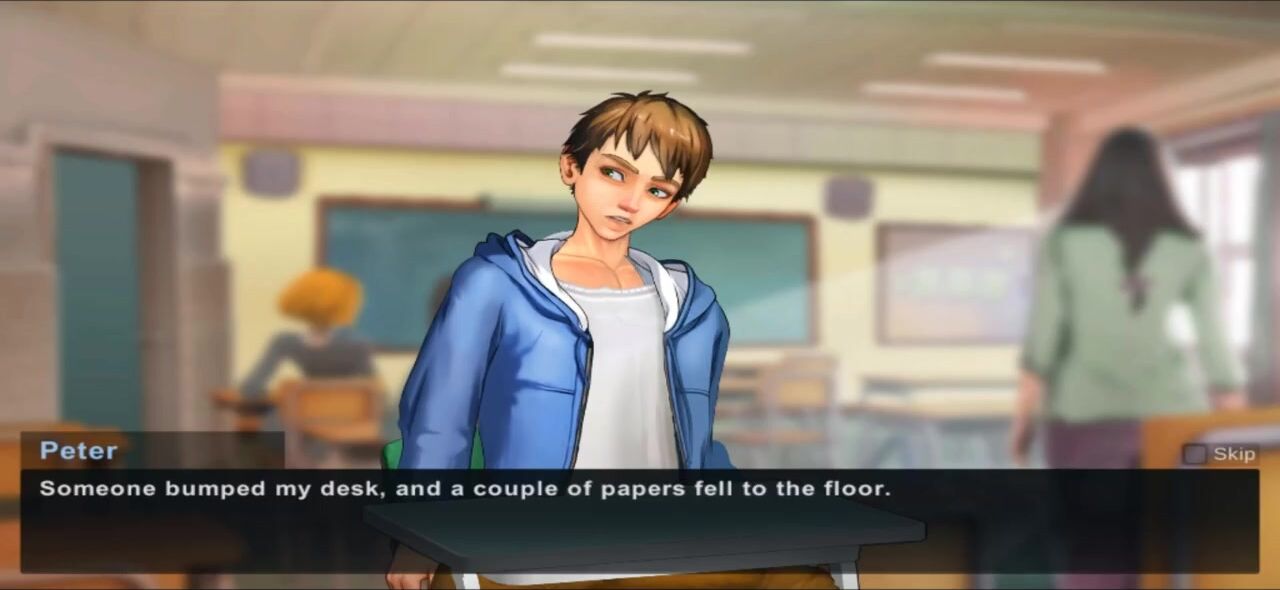The image size is (1280, 590).
Task: Advance the dialogue text box
Action: point(640,520)
